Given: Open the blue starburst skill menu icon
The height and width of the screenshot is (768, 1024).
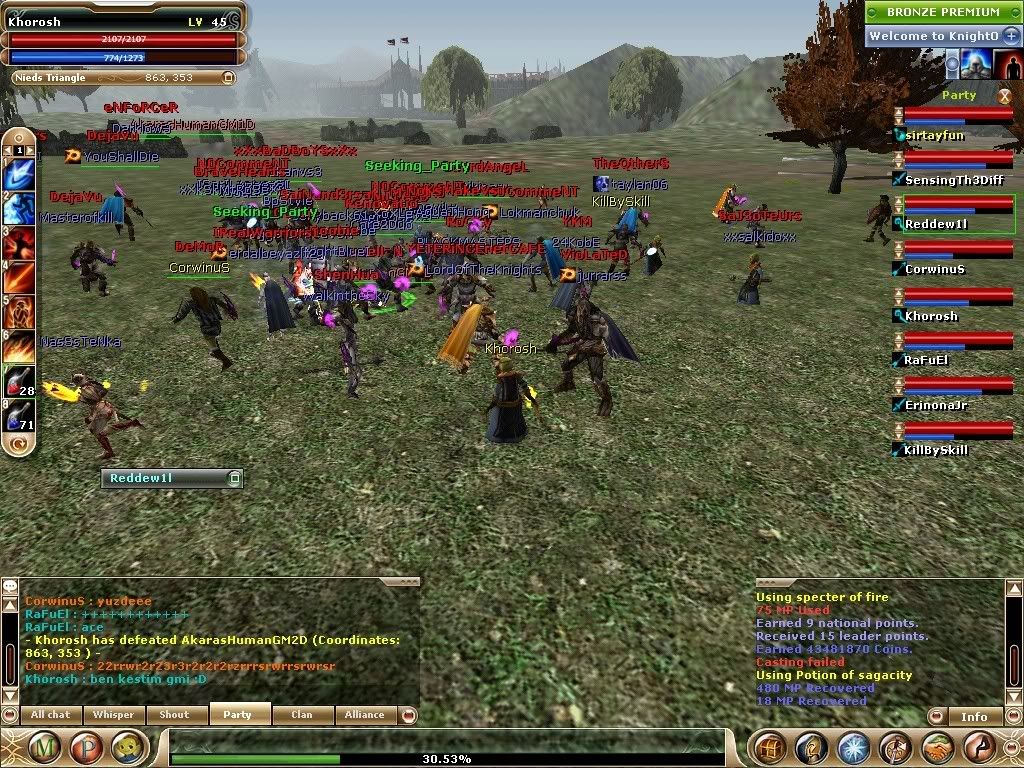Looking at the screenshot, I should coord(853,746).
